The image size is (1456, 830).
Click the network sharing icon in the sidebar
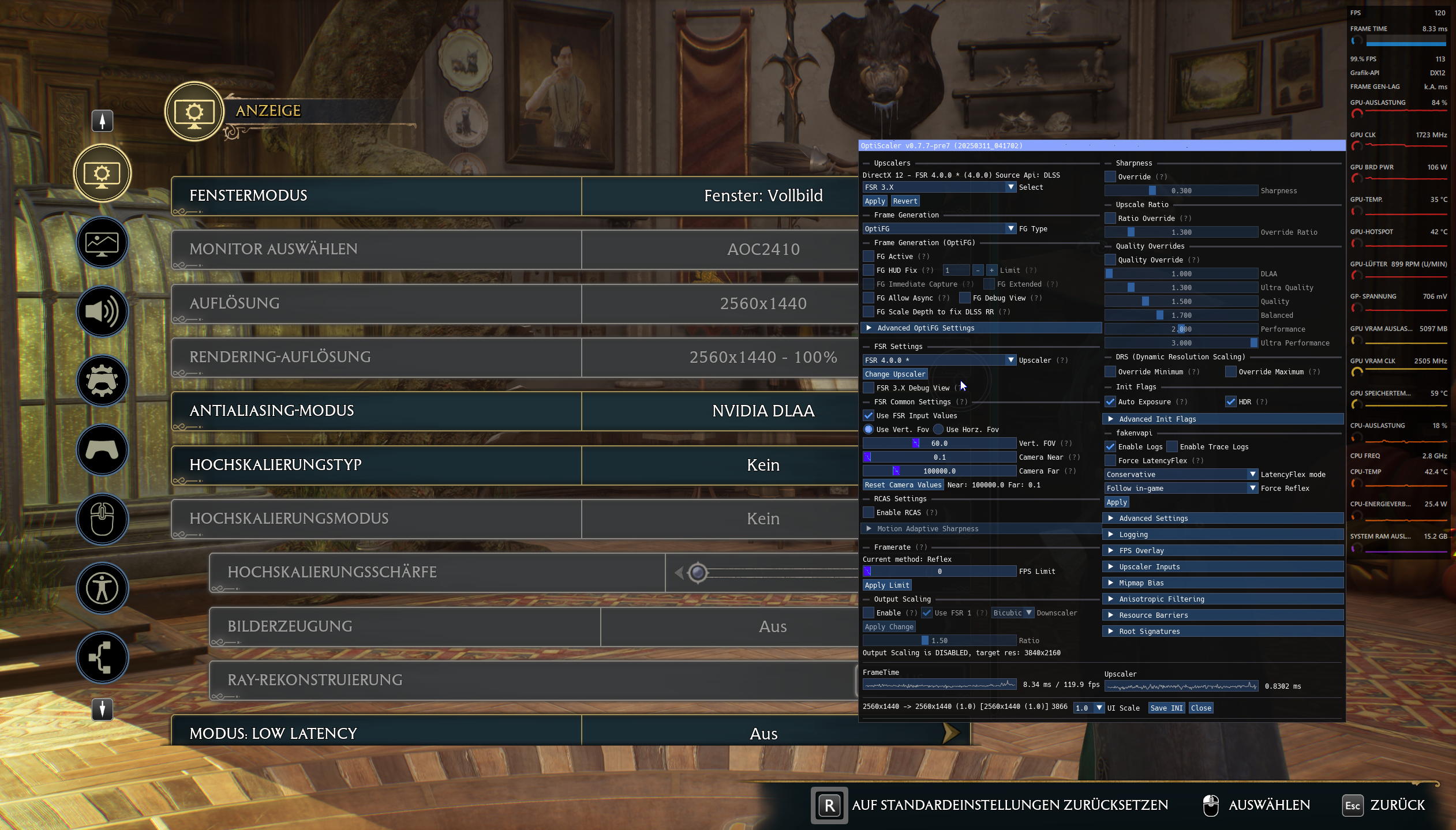pyautogui.click(x=102, y=658)
